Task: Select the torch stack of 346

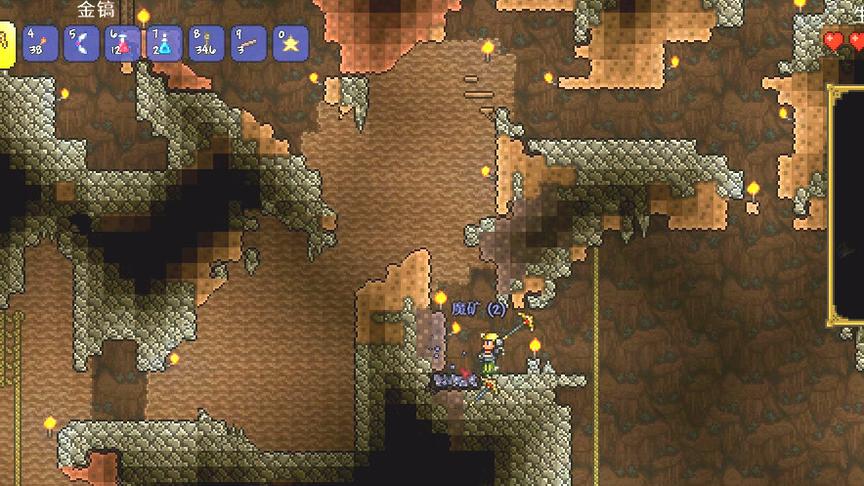Action: click(x=206, y=44)
